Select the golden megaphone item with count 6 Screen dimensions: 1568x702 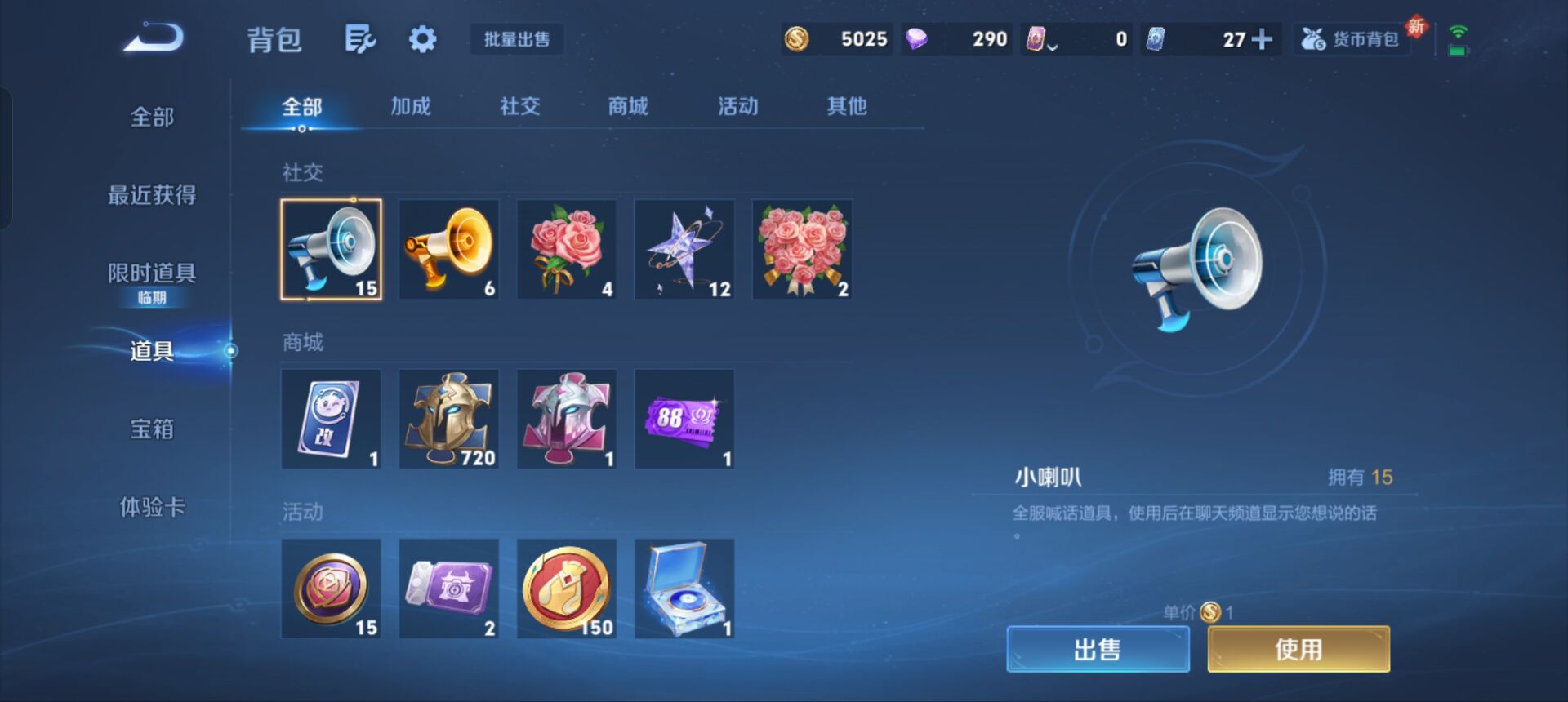[448, 248]
